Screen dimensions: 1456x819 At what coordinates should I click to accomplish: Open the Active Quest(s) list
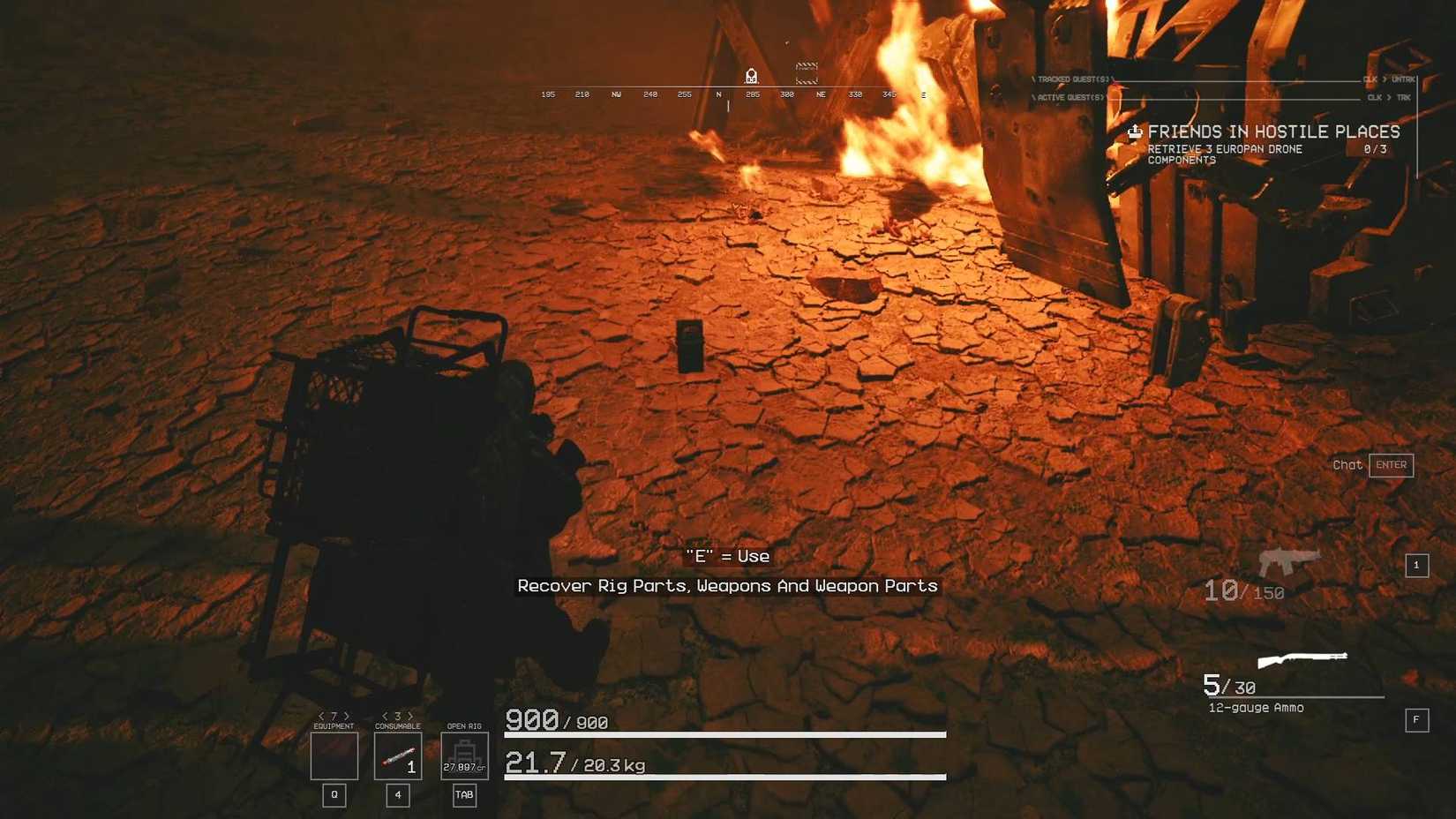[x=1069, y=98]
